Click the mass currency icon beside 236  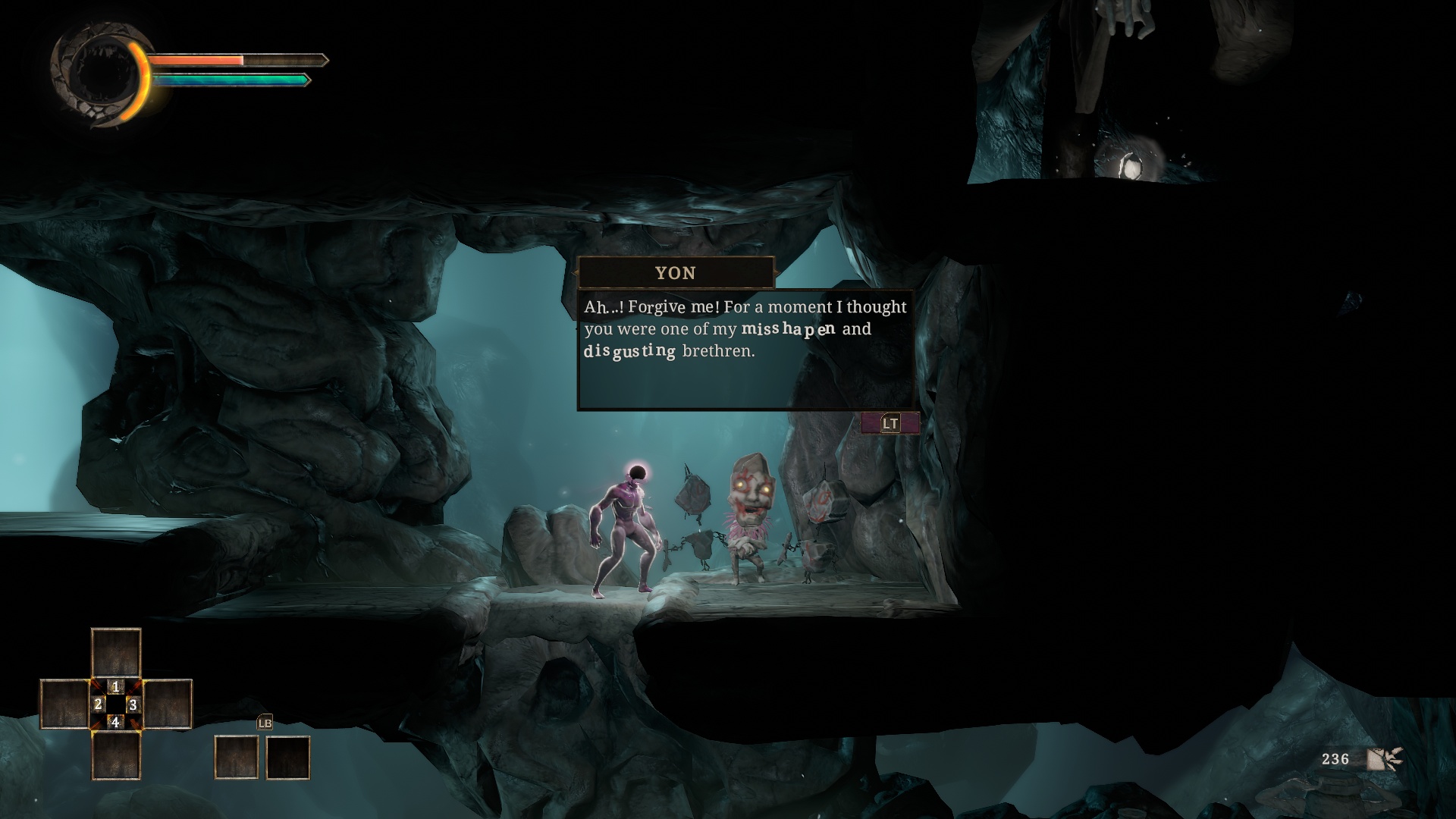coord(1384,759)
